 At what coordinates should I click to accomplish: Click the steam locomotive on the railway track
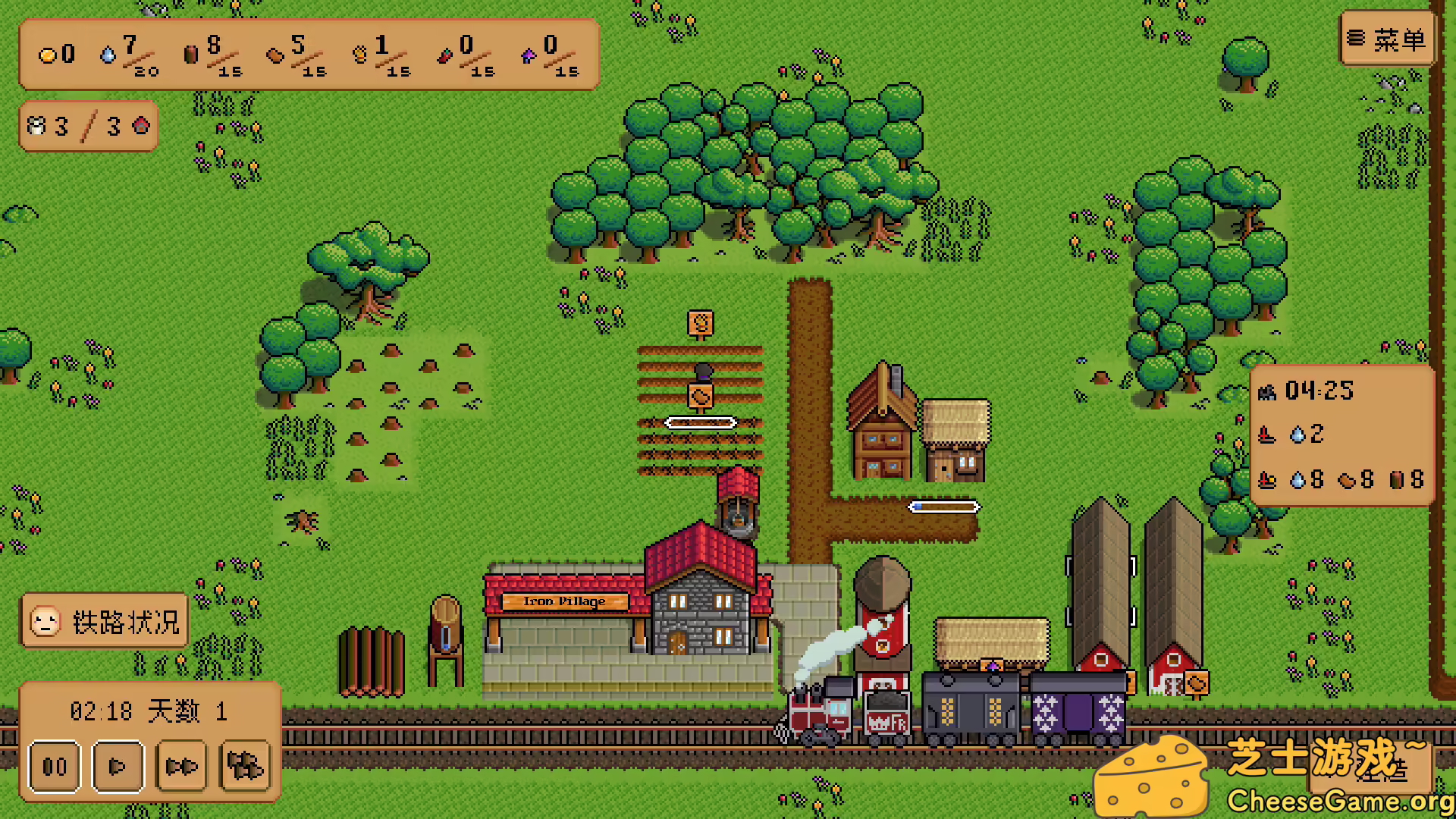click(822, 717)
